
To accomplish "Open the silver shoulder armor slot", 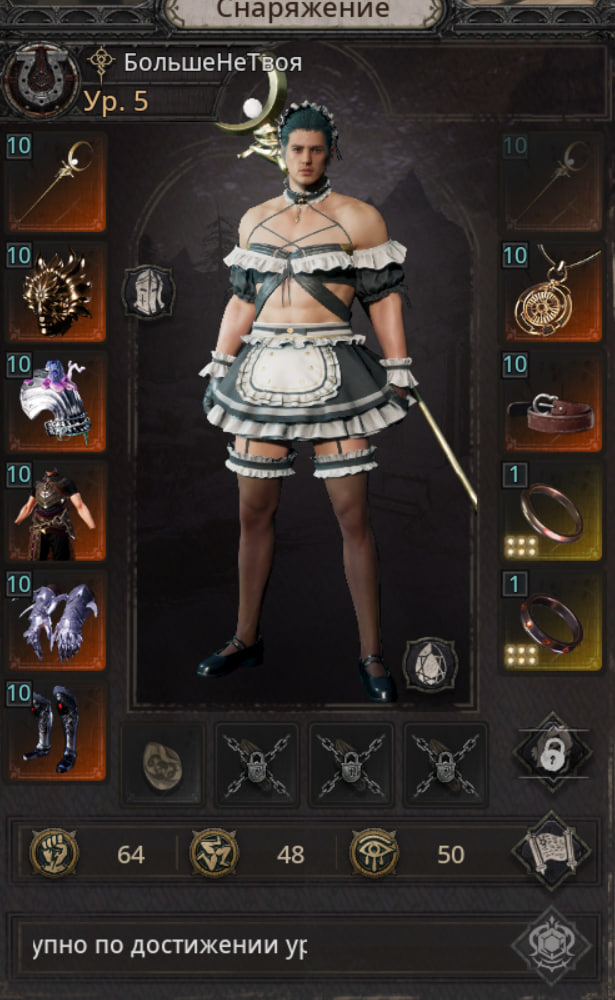I will (x=56, y=401).
